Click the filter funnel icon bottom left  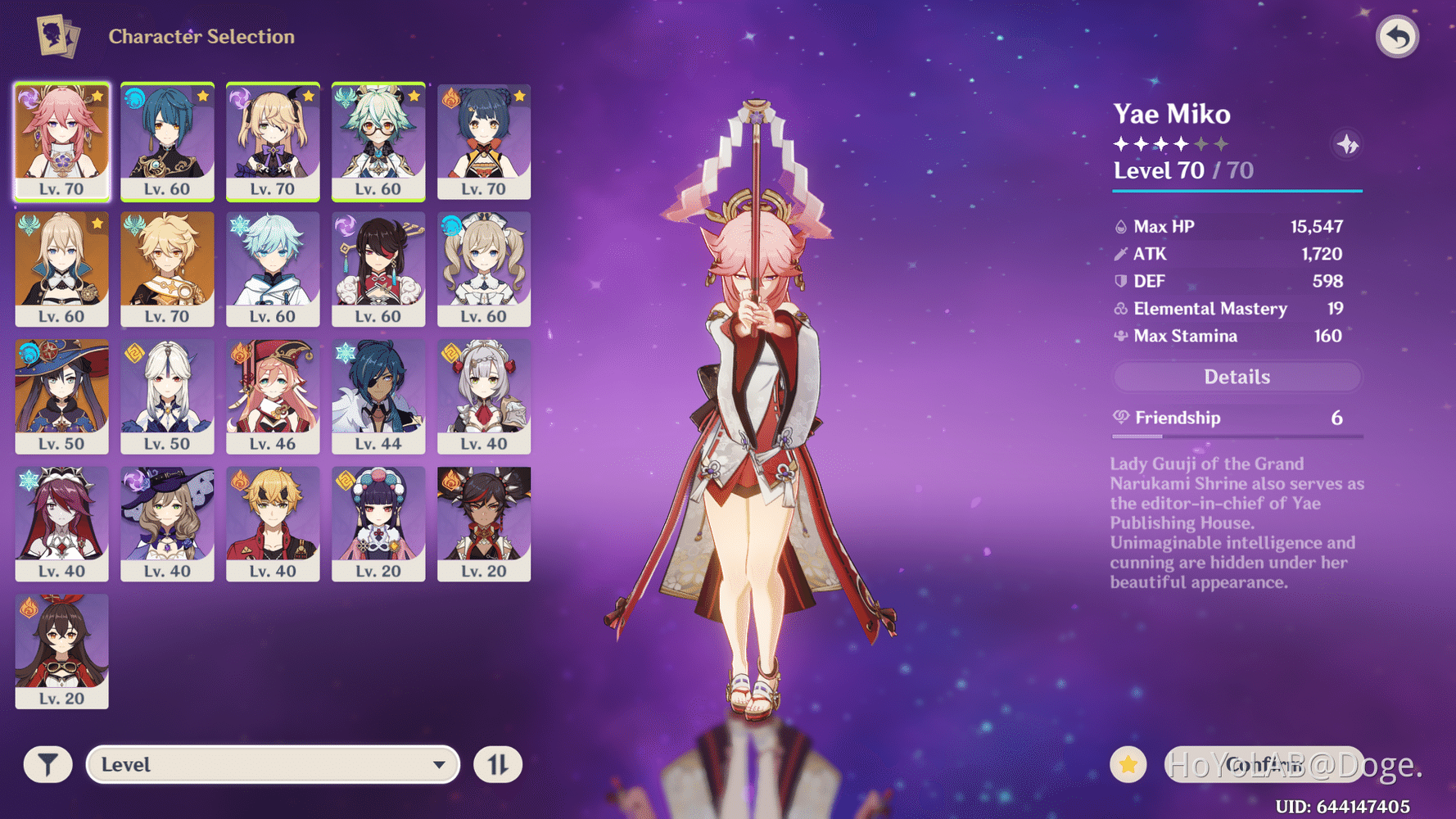[47, 764]
